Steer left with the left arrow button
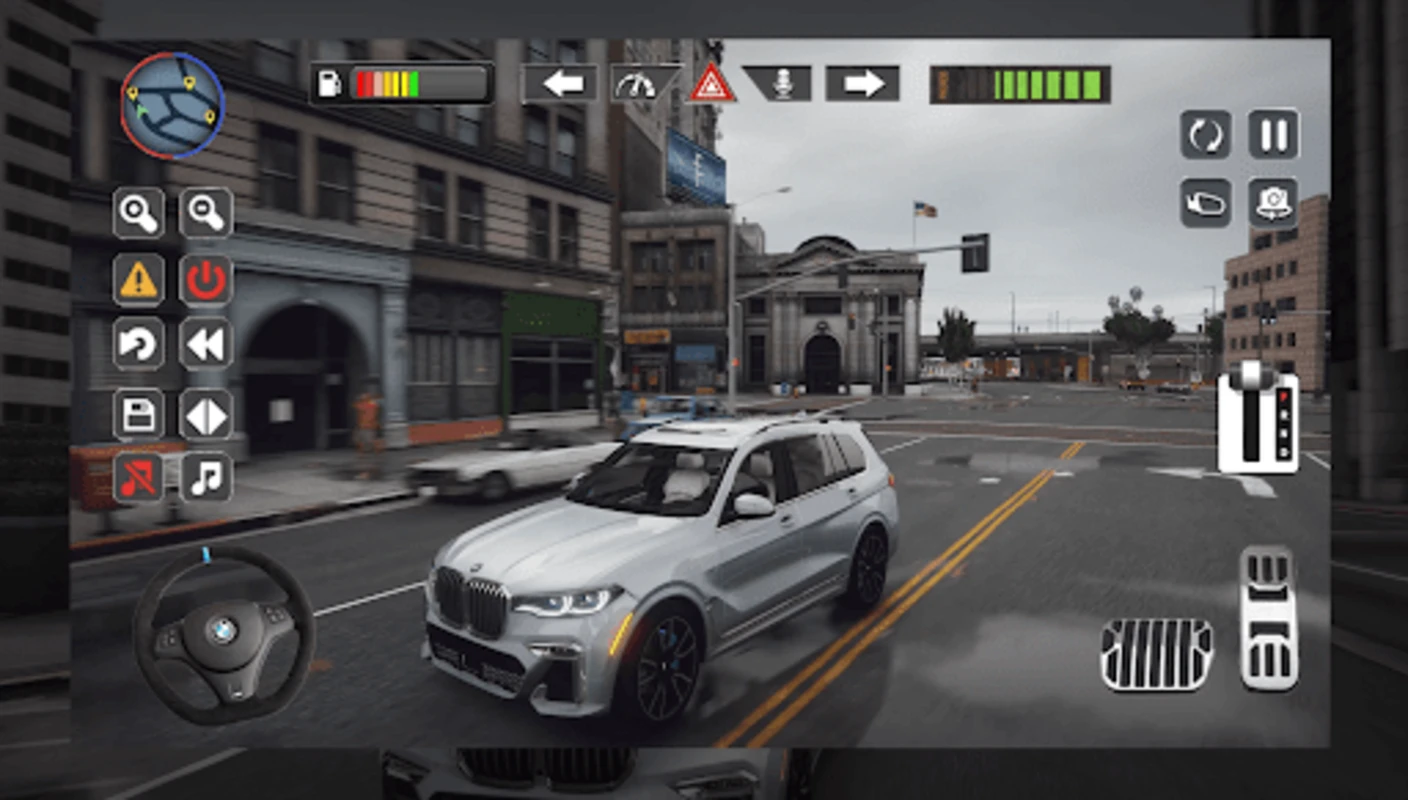Screen dimensions: 1408x800 [x=561, y=84]
